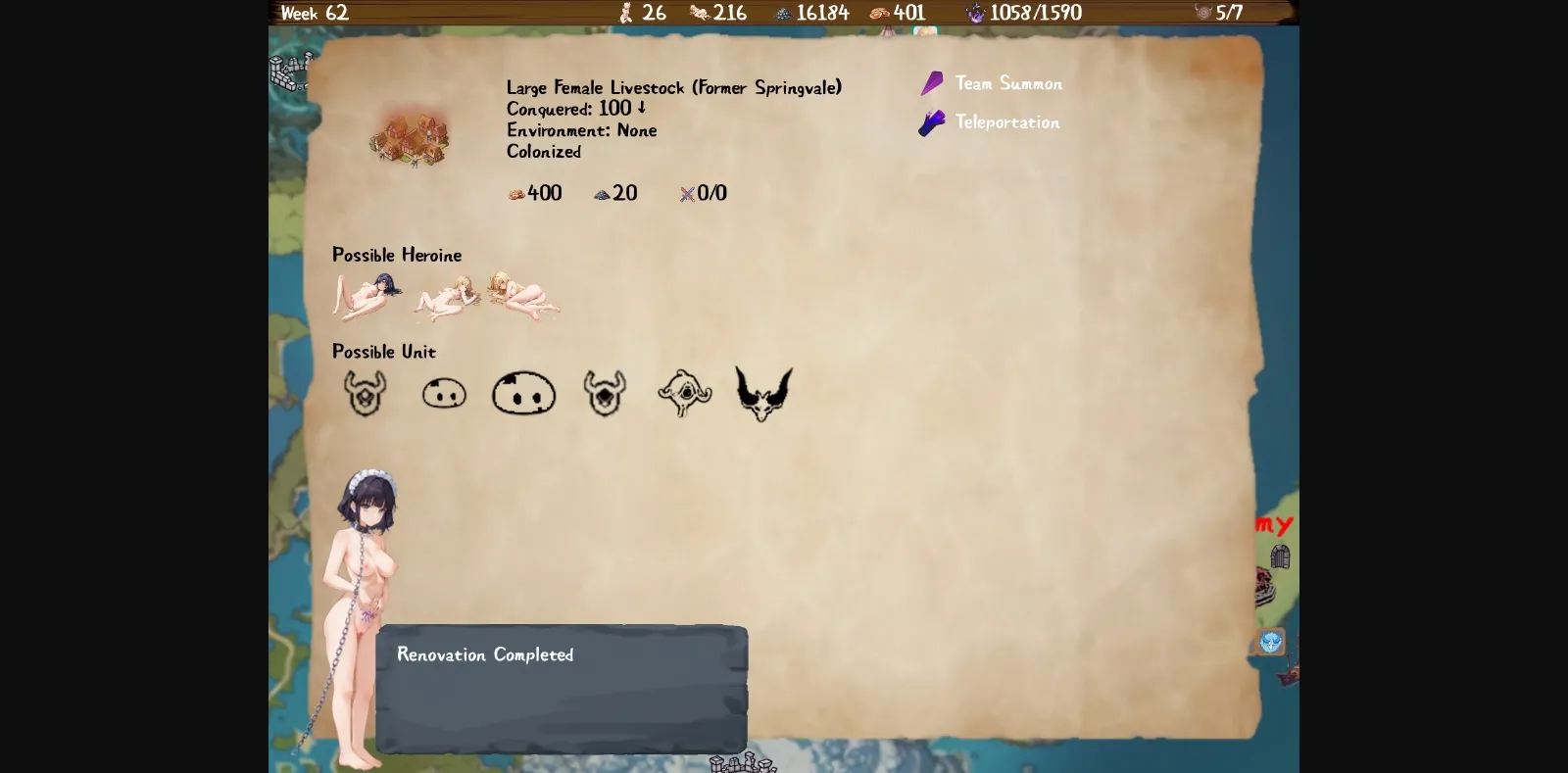Viewport: 1568px width, 773px height.
Task: Click the Teleportation gauntlet icon
Action: 930,122
